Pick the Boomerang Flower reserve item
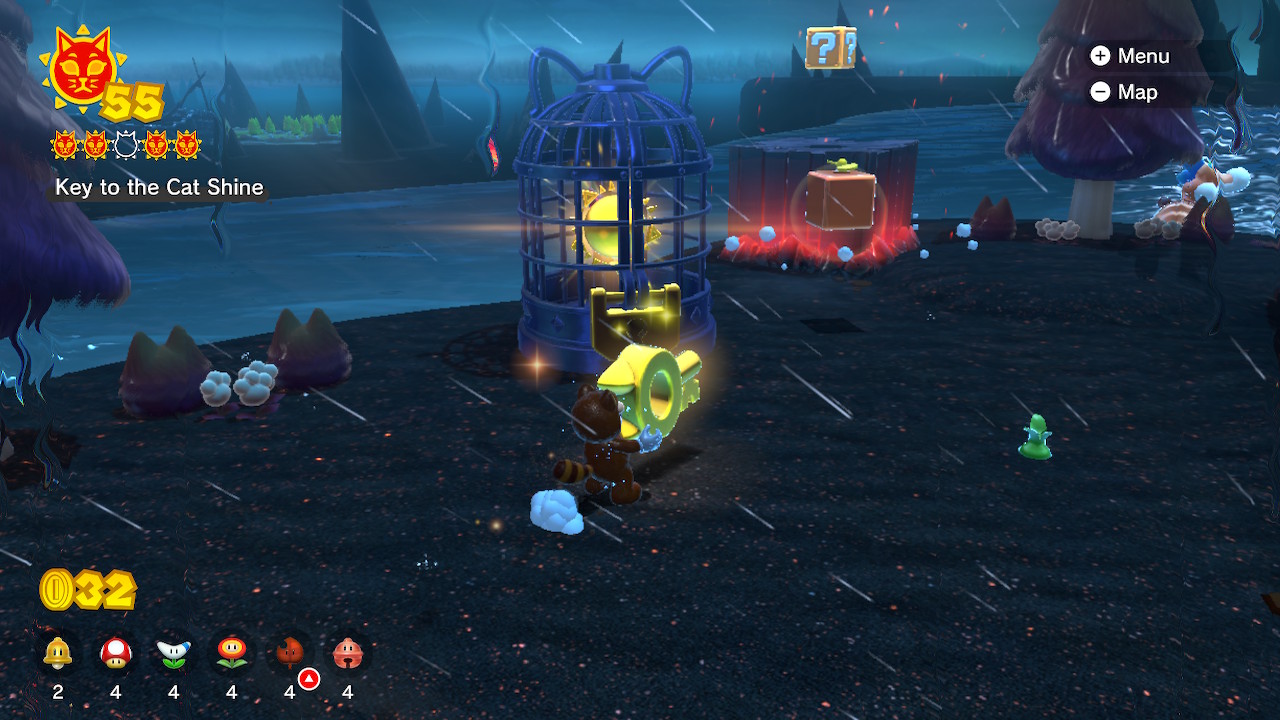This screenshot has width=1280, height=720. pyautogui.click(x=174, y=655)
